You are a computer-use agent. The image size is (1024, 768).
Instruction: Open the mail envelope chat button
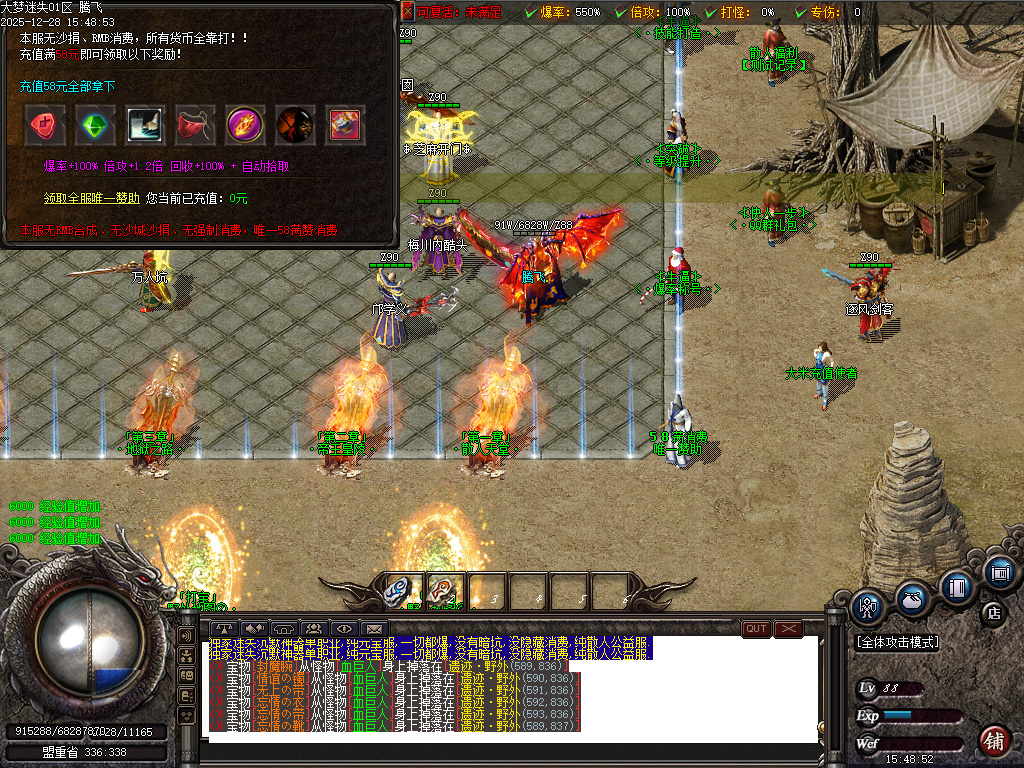375,628
